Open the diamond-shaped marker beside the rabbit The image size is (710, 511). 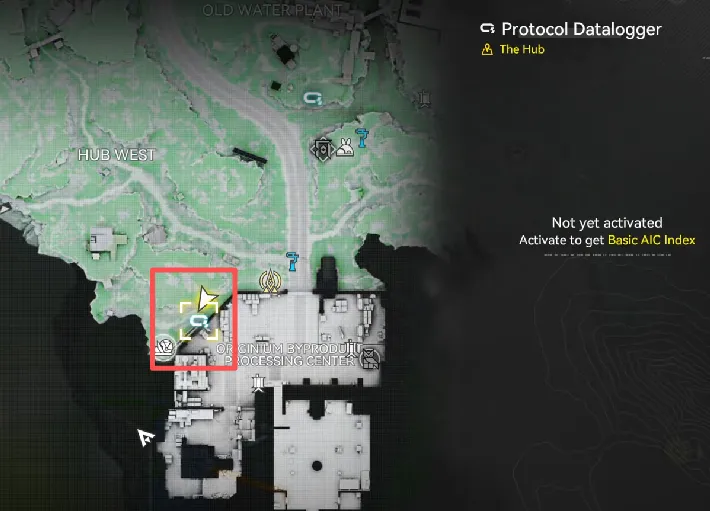point(323,148)
